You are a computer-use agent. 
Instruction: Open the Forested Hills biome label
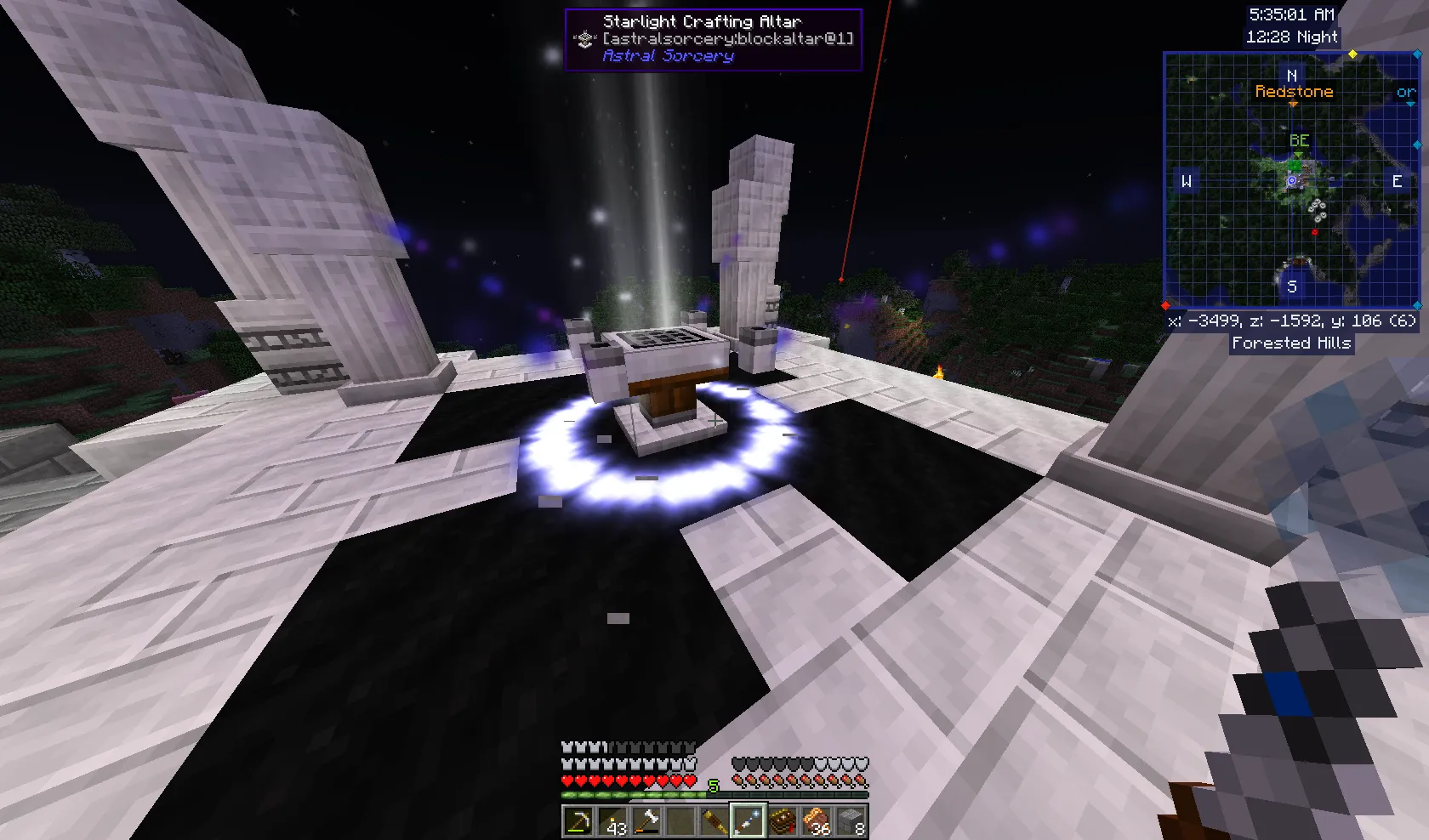tap(1290, 343)
